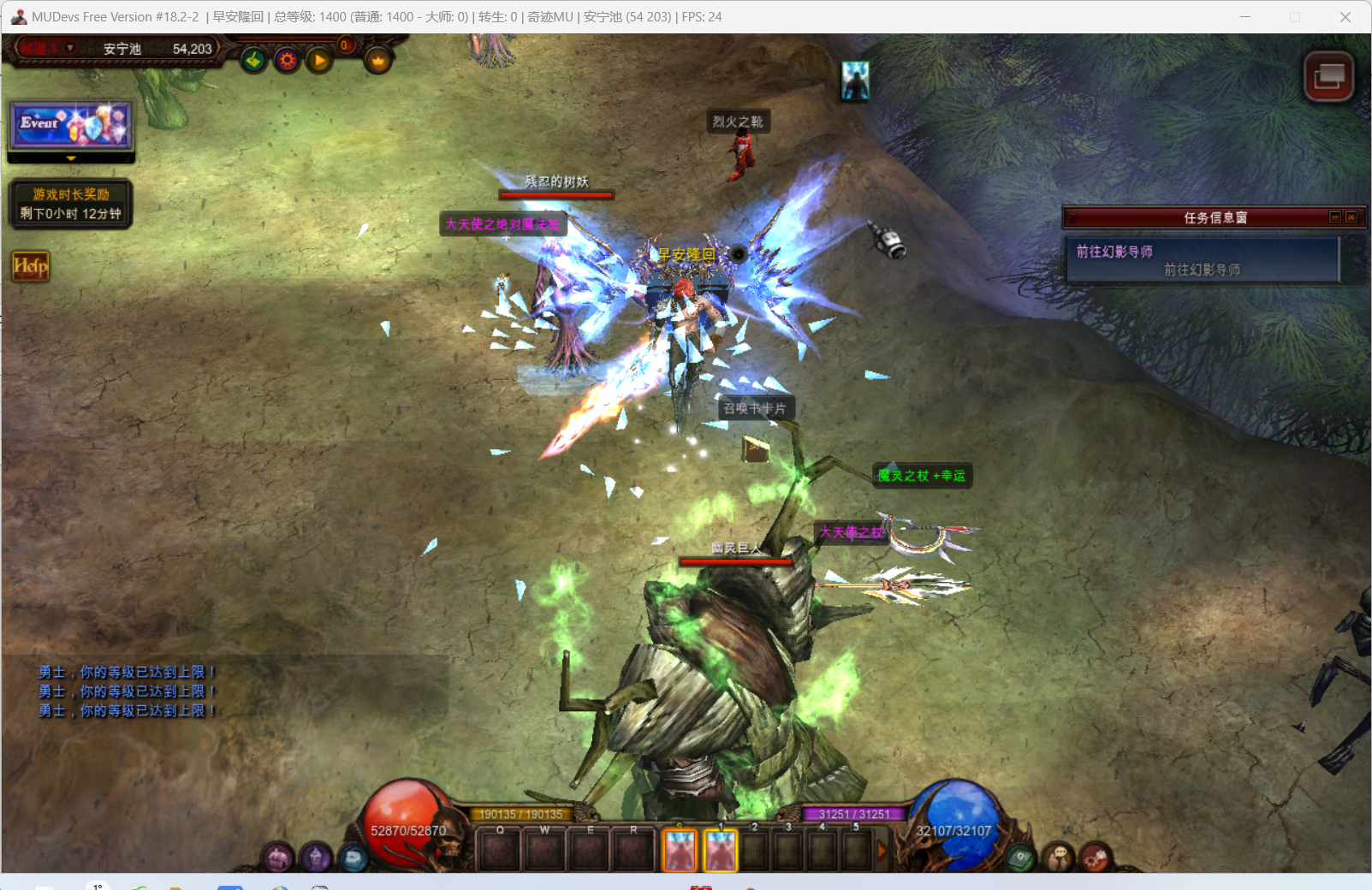The width and height of the screenshot is (1372, 890).
Task: Expand the arrow below the Event banner
Action: [x=71, y=158]
